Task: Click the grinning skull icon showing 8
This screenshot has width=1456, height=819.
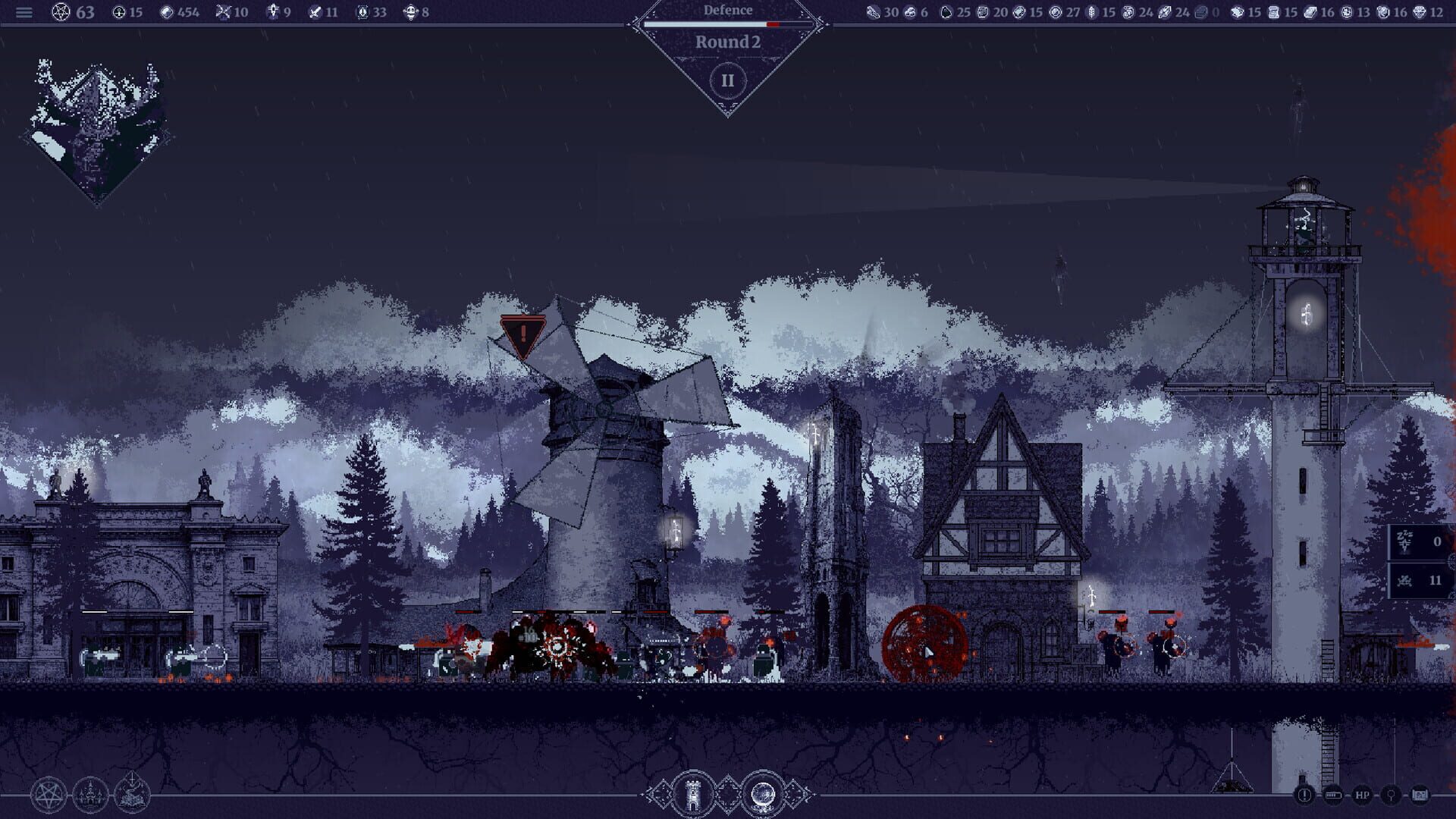Action: coord(412,12)
